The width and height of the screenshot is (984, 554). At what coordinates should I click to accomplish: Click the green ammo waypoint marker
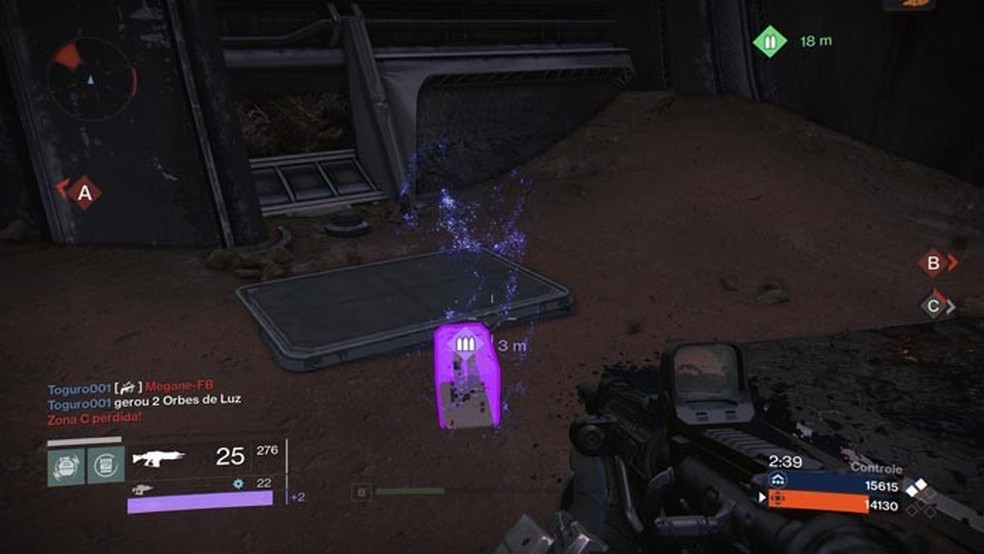(769, 42)
